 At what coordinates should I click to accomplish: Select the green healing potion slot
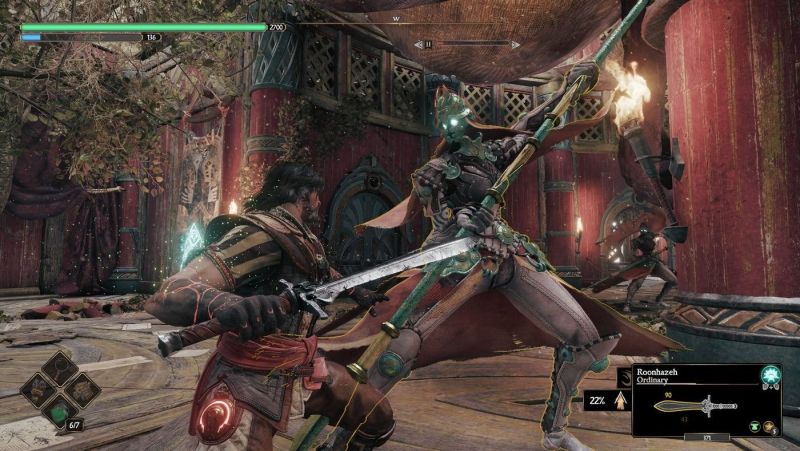[60, 412]
